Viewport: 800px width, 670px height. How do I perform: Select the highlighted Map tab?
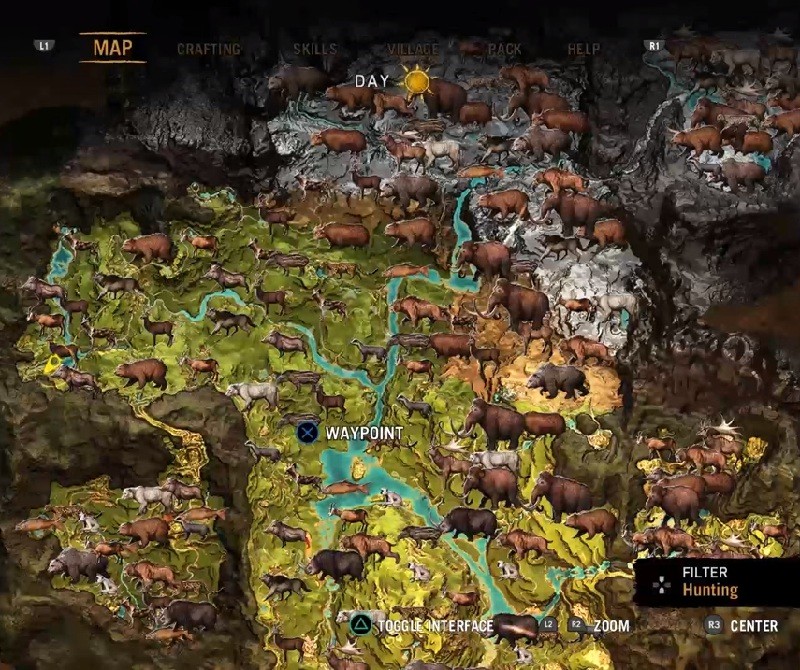tap(112, 47)
